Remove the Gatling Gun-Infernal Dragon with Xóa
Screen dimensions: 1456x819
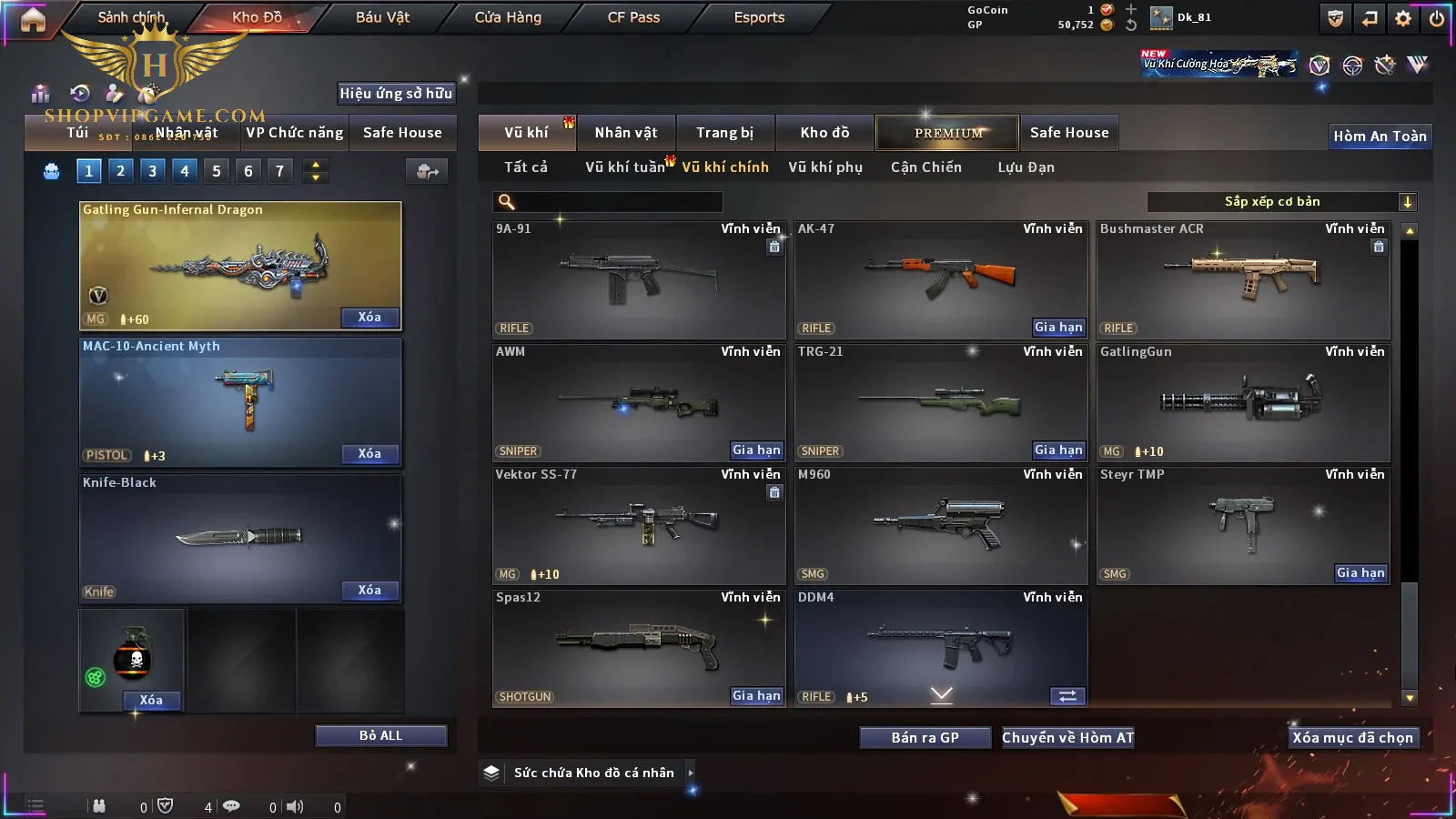point(369,318)
